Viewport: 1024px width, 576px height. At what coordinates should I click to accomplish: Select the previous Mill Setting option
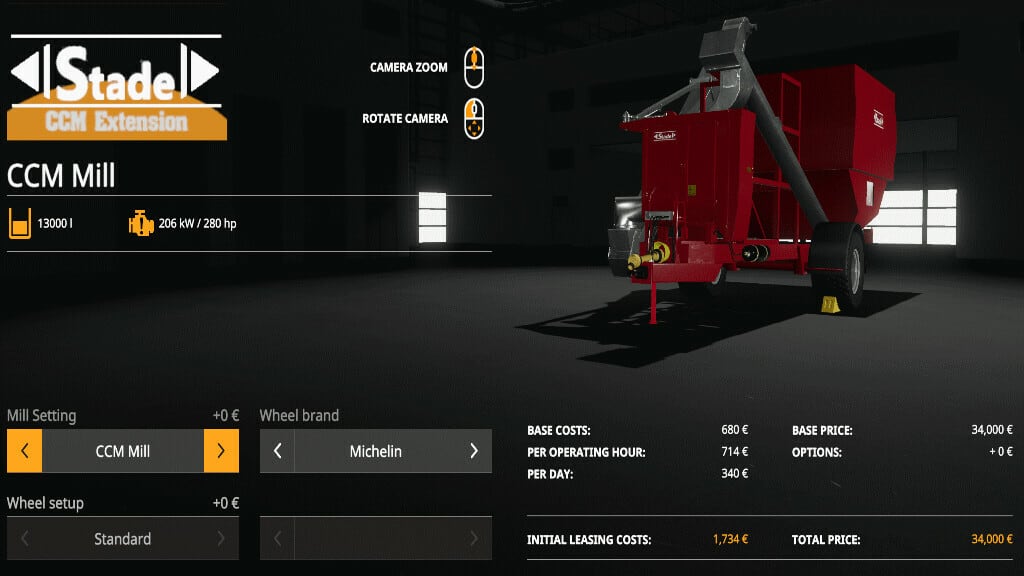[24, 451]
